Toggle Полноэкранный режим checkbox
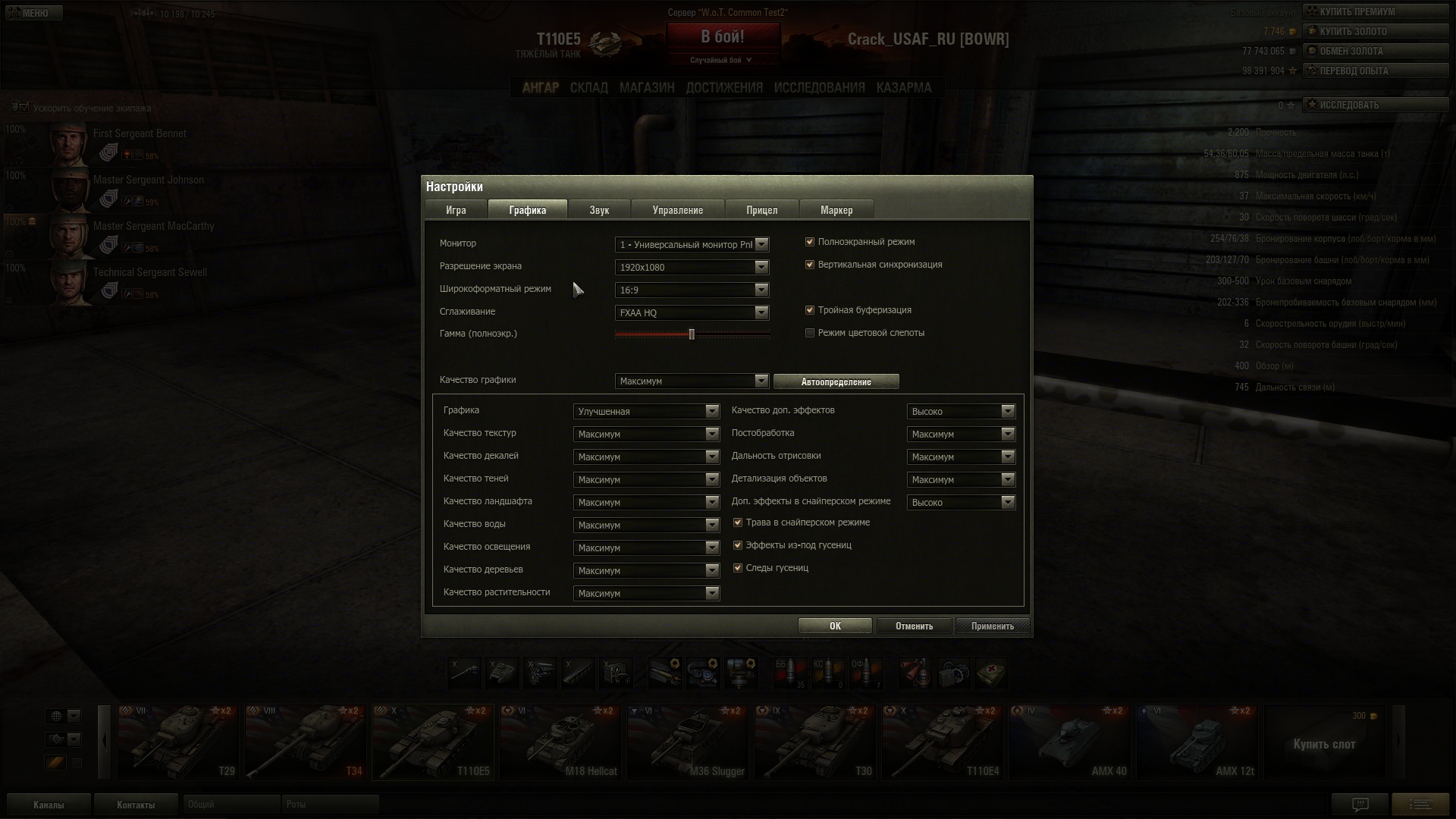1456x819 pixels. pos(810,242)
